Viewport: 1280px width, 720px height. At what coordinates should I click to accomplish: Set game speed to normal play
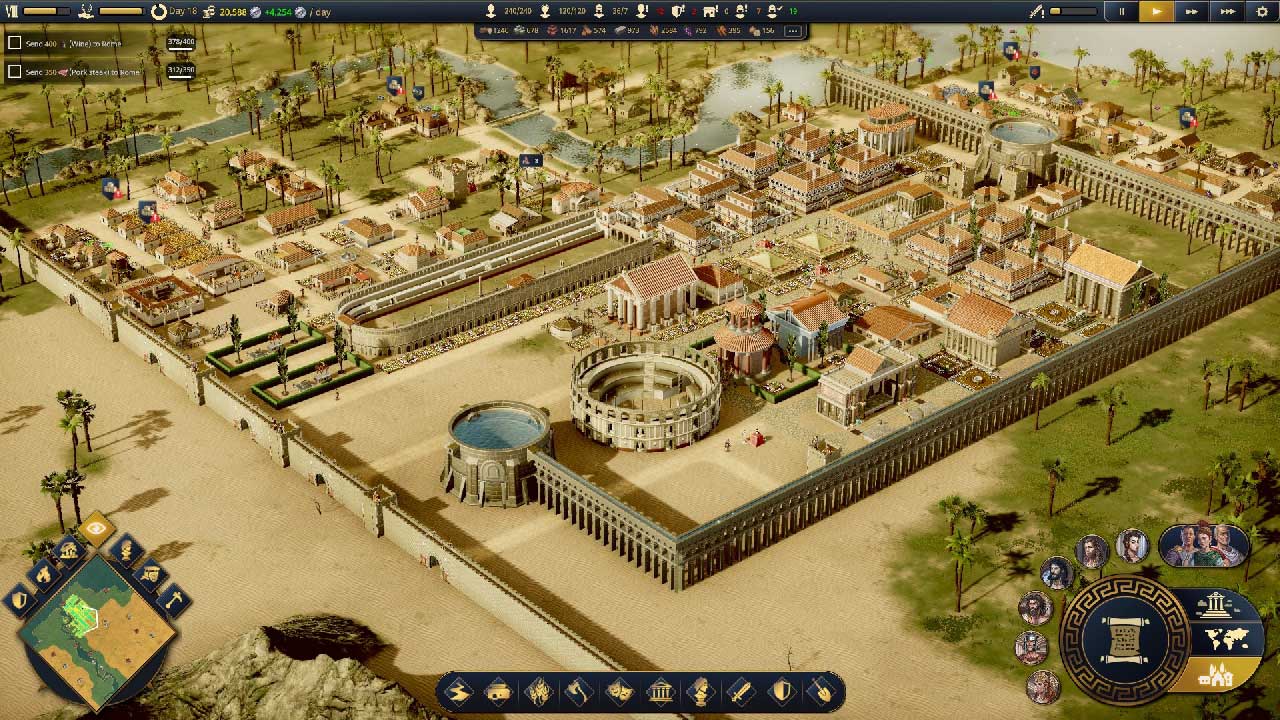click(1156, 11)
